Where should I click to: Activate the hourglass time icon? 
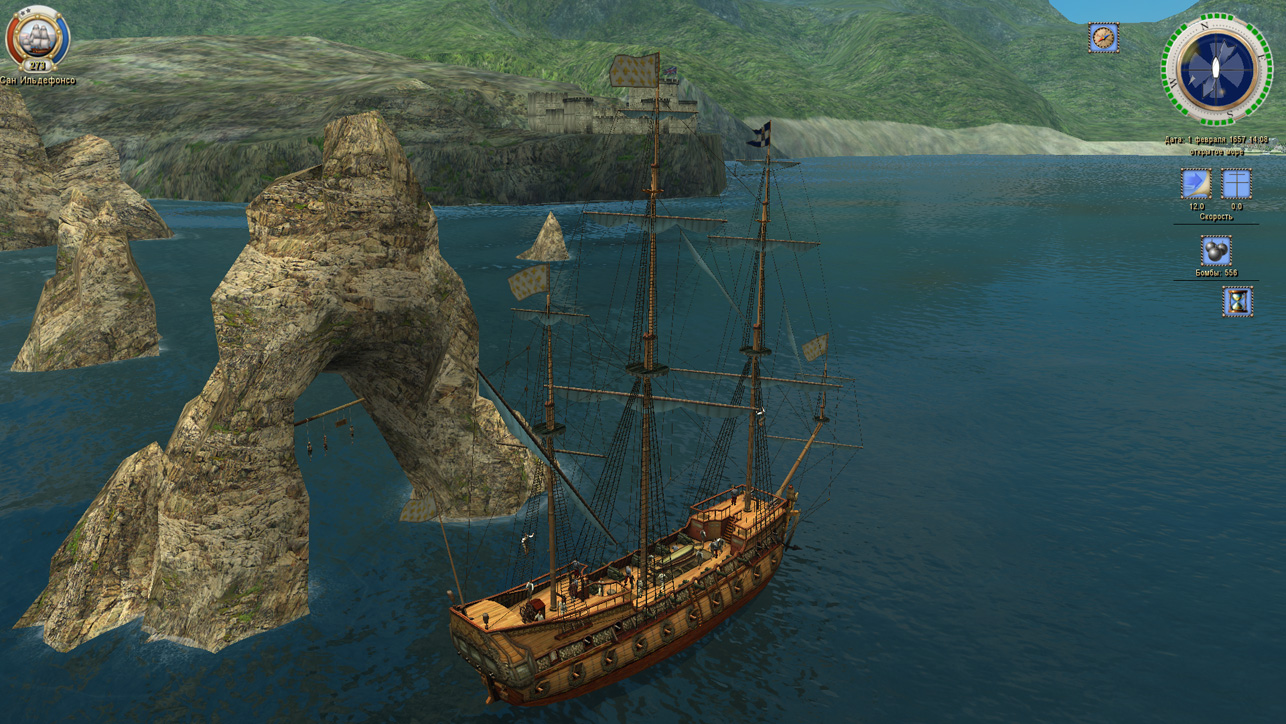click(x=1237, y=302)
